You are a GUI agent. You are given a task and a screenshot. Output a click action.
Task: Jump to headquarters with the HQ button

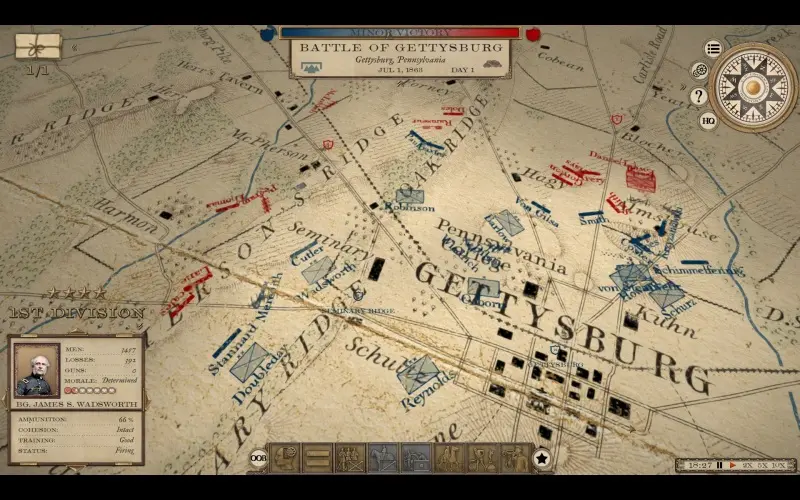coord(708,121)
